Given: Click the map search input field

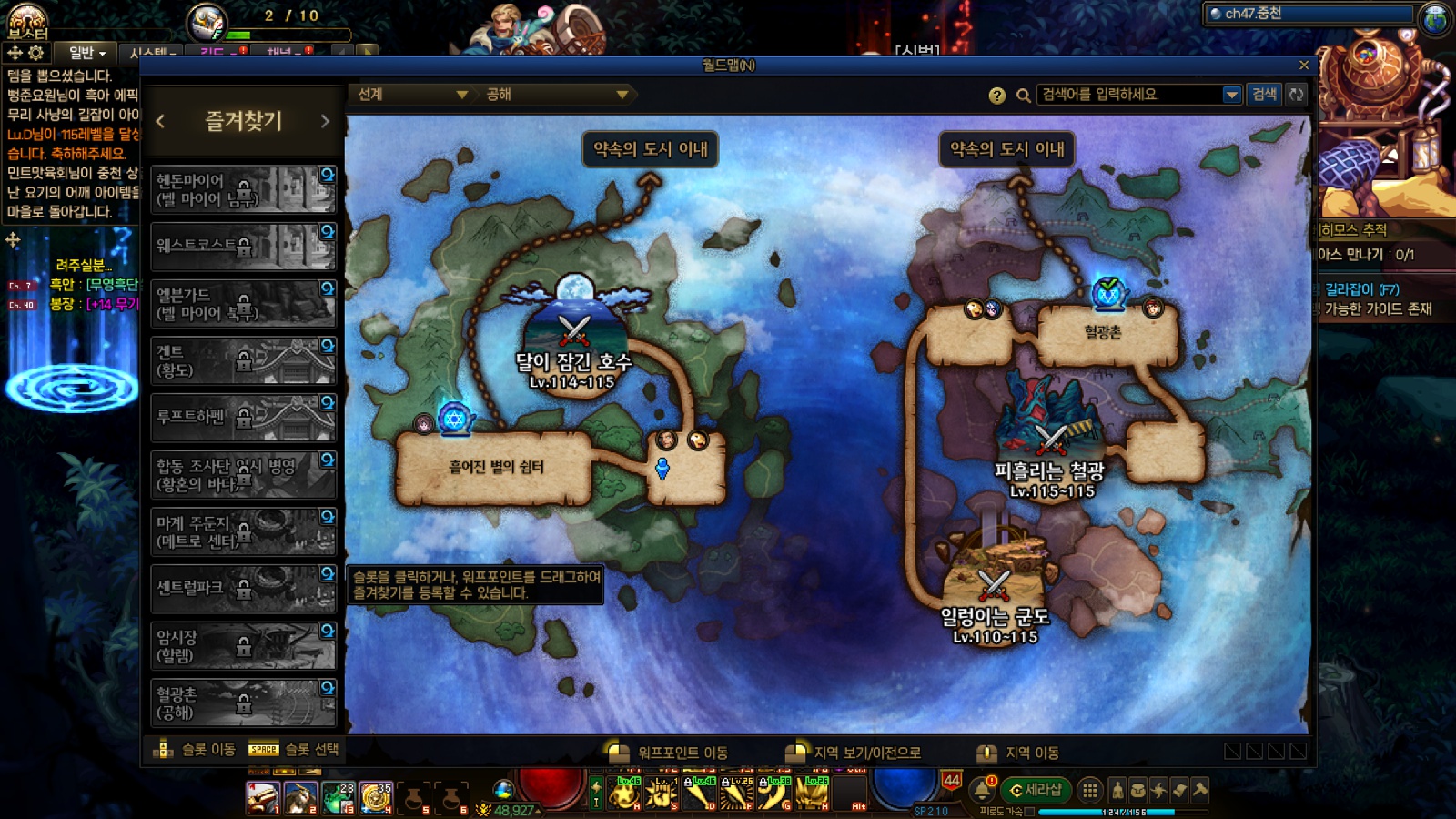Looking at the screenshot, I should point(1129,95).
